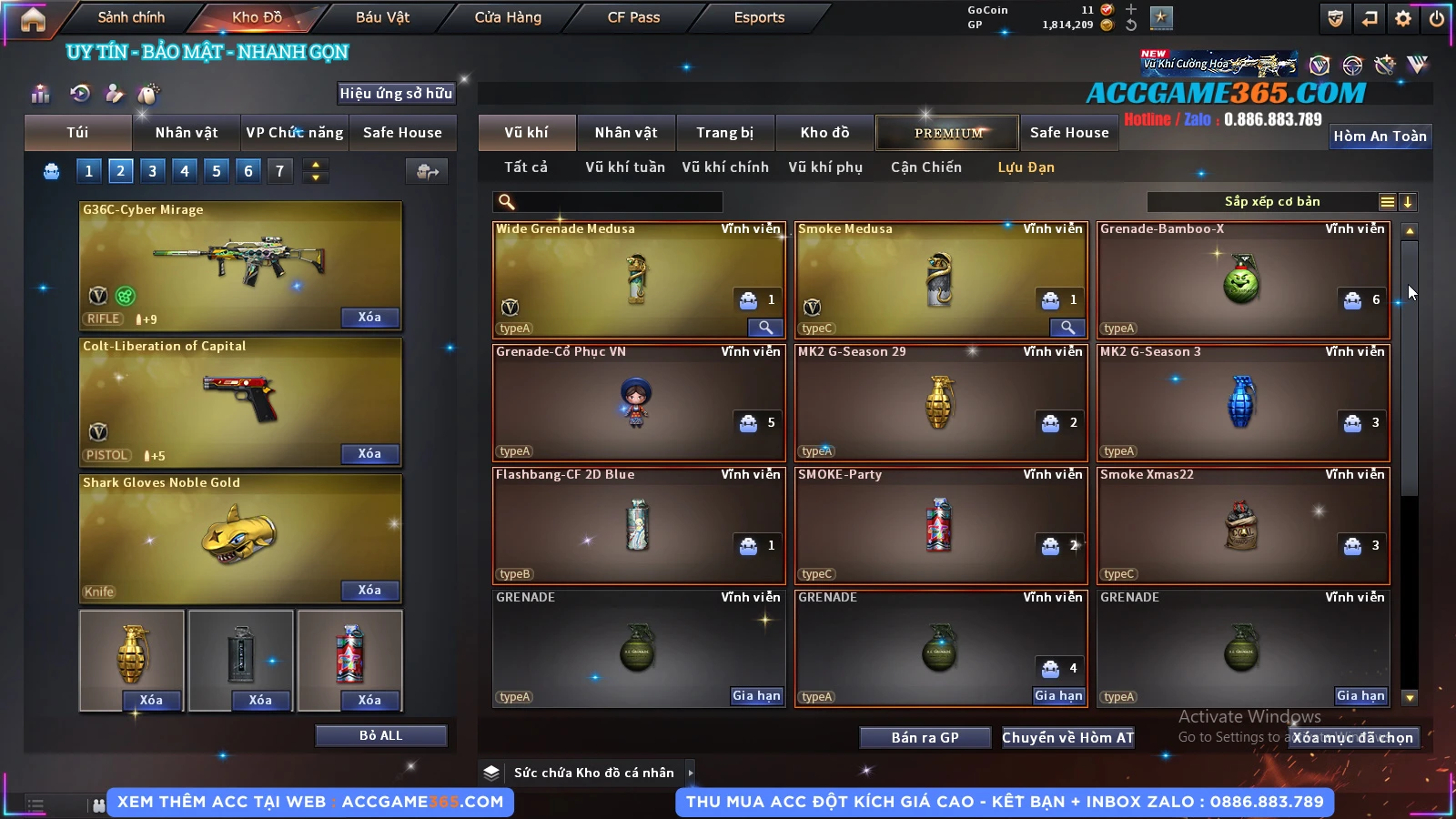
Task: Remove G36C-Cyber Mirage with its Xóa button
Action: [369, 318]
